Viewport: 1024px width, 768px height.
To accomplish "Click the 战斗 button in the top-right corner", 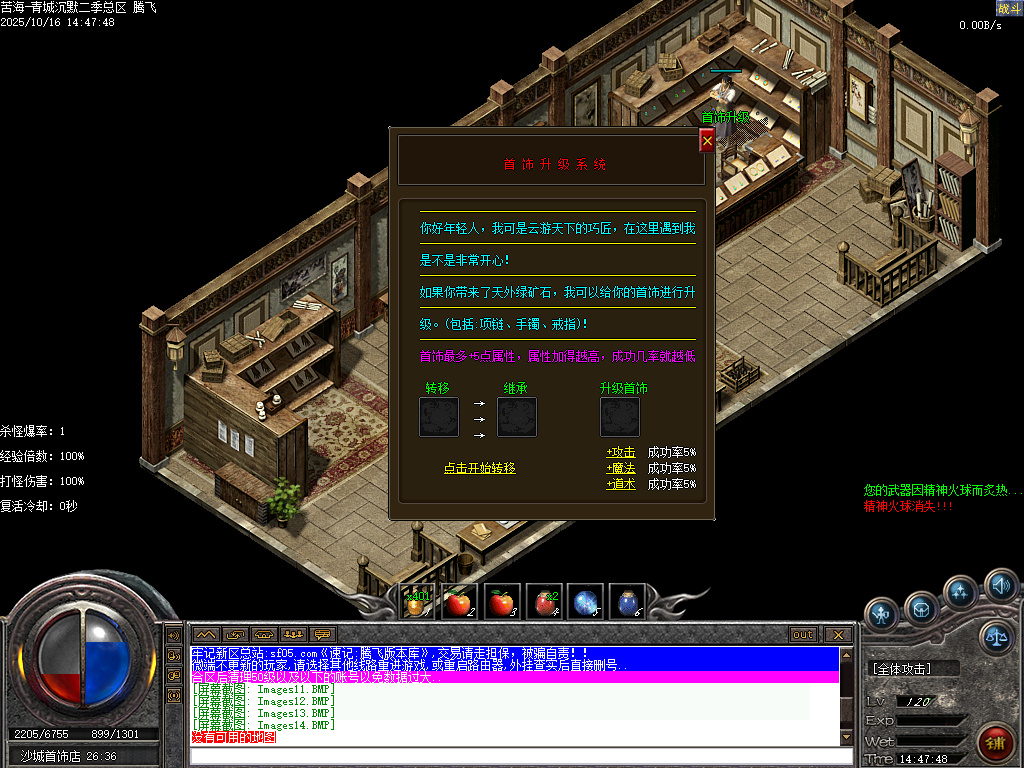I will coord(1009,9).
